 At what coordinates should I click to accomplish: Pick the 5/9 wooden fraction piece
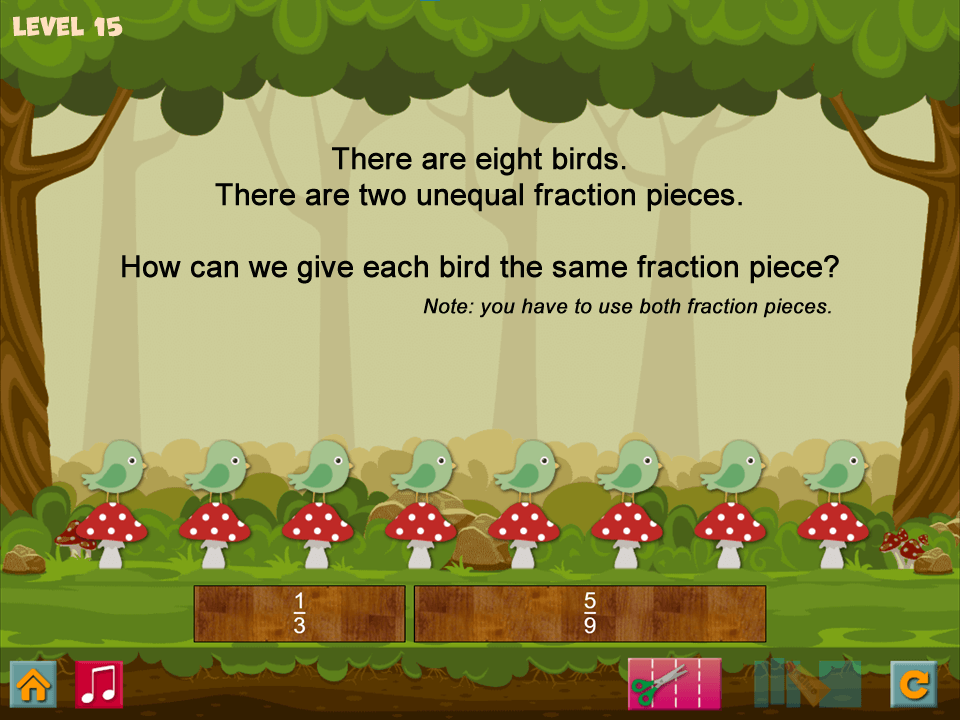(x=590, y=613)
